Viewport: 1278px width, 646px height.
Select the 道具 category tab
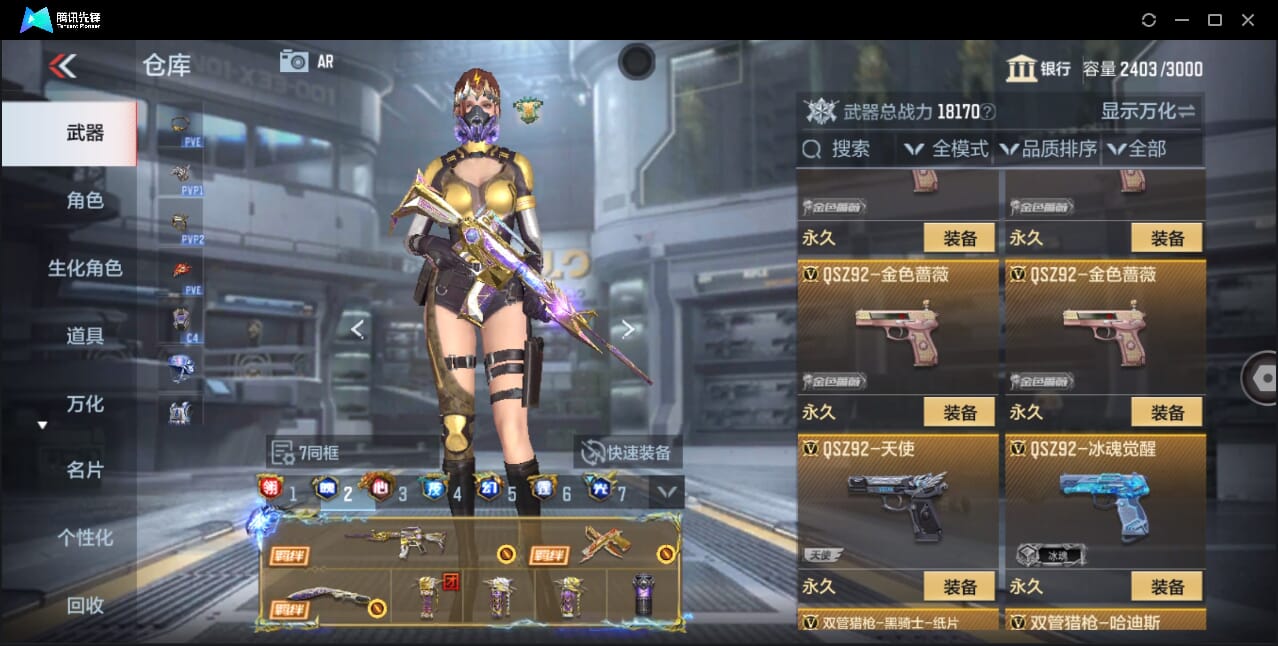pyautogui.click(x=84, y=336)
